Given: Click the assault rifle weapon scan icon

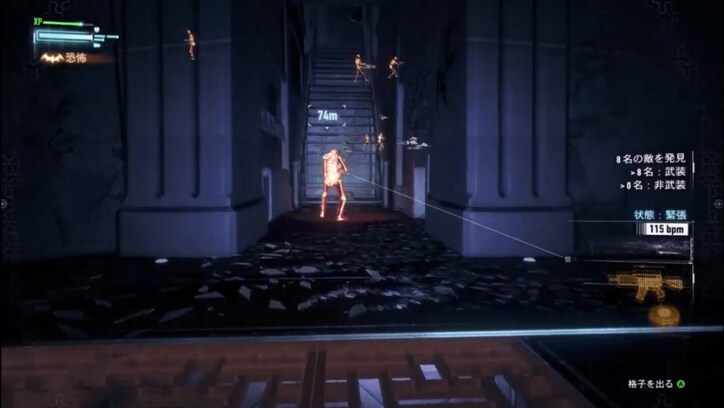Looking at the screenshot, I should pyautogui.click(x=647, y=283).
